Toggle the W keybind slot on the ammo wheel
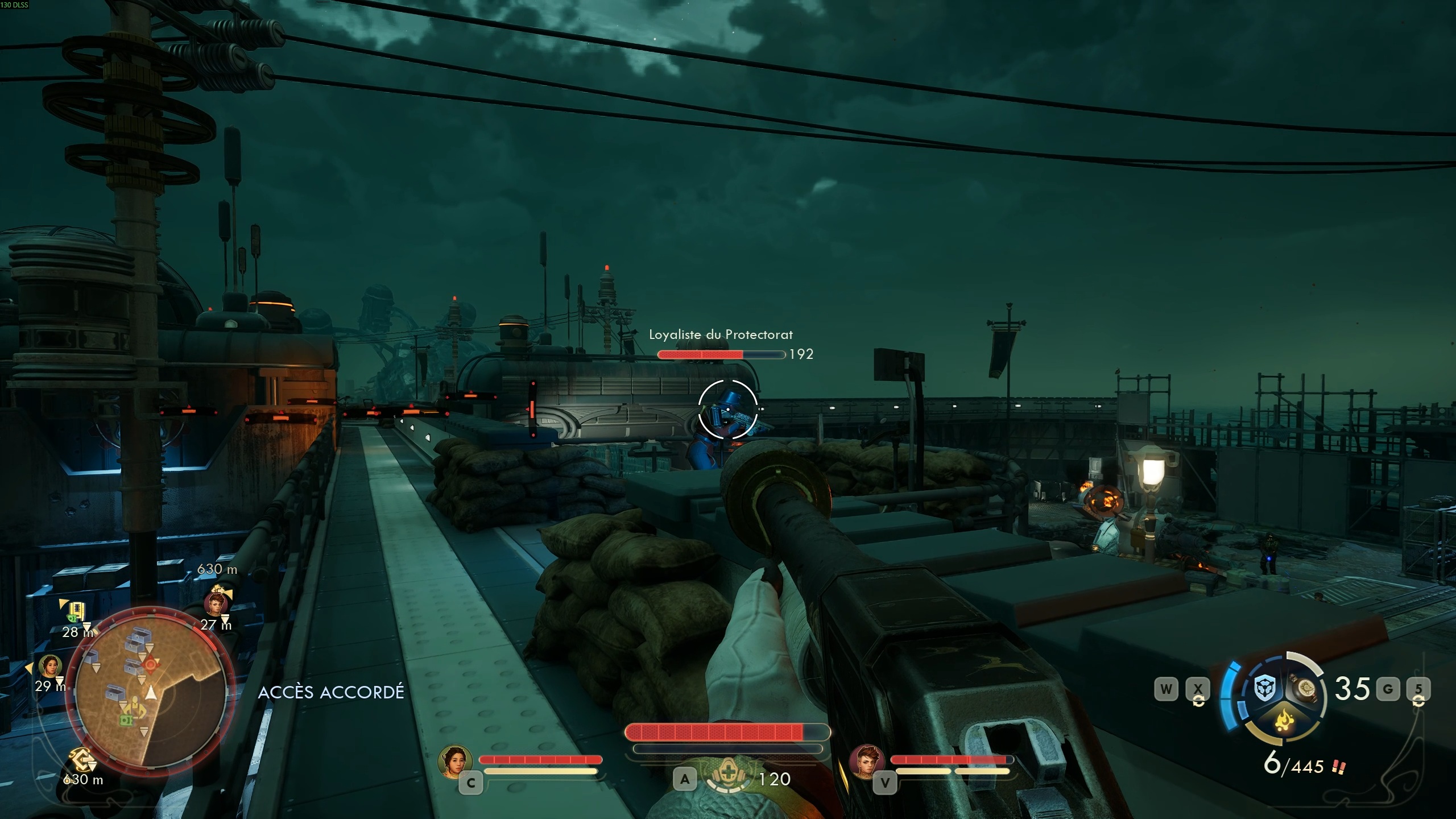The image size is (1456, 819). (1168, 690)
